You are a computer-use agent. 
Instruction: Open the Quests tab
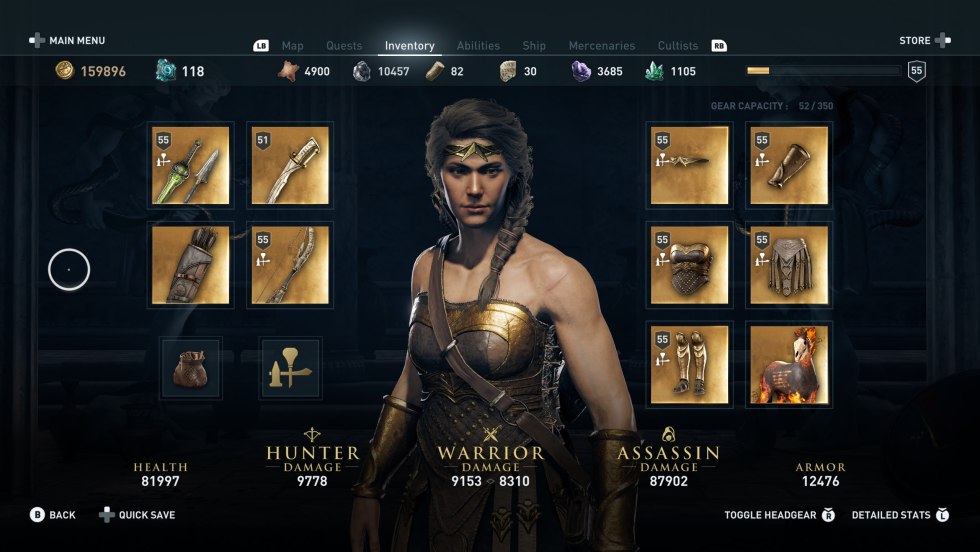click(344, 46)
